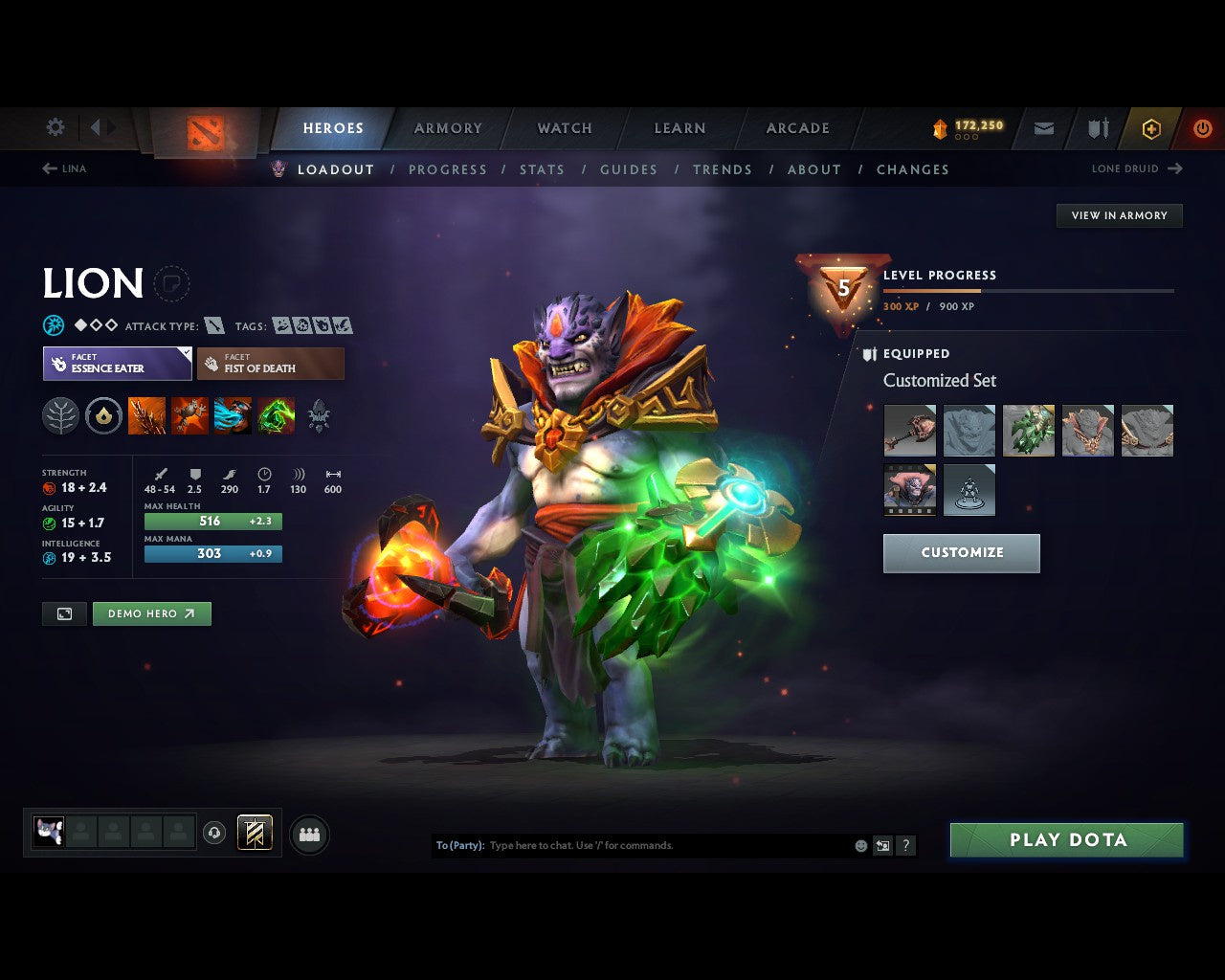
Task: Click the chat emoticon smiley picker
Action: (858, 845)
